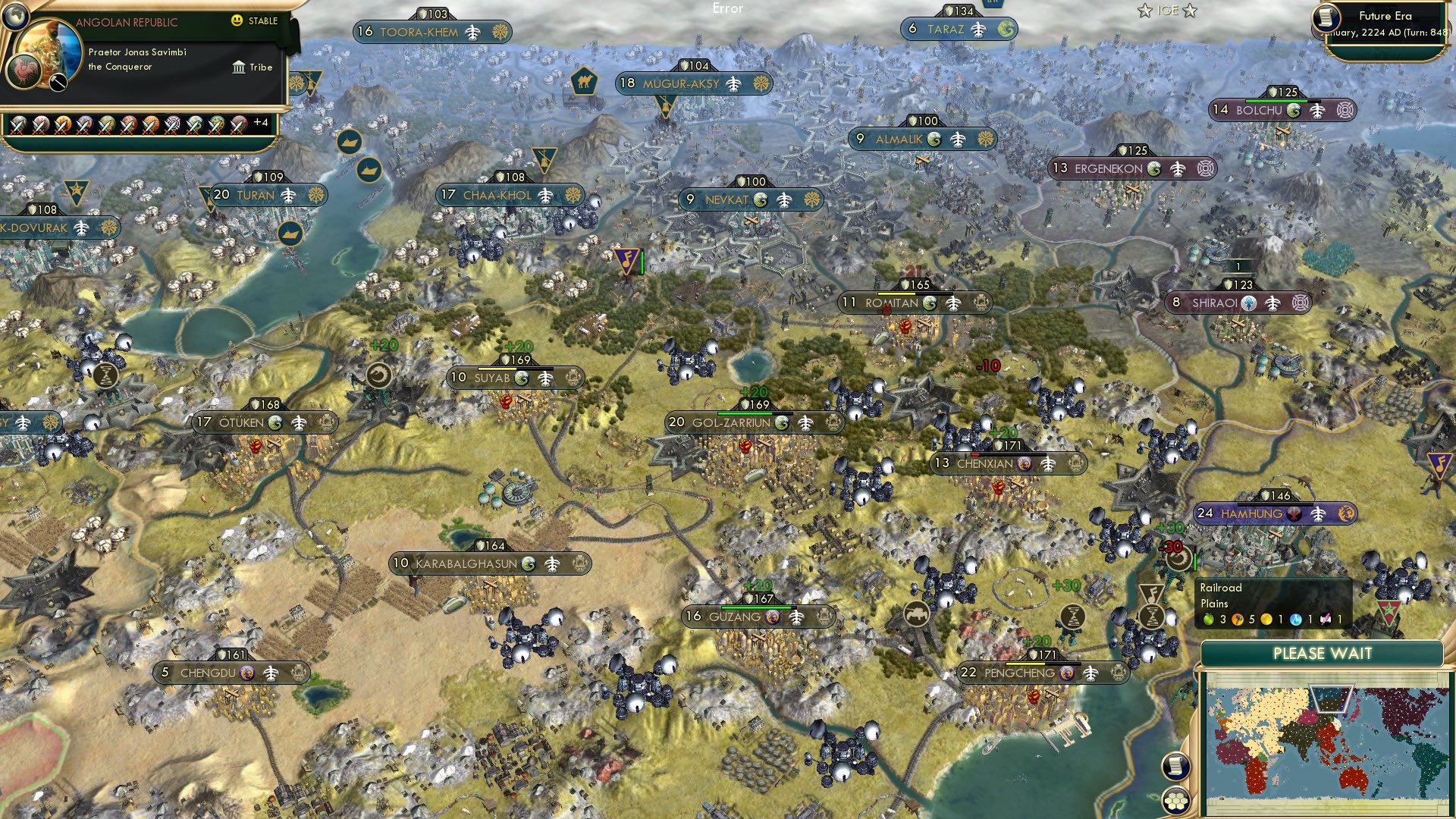Open the Civilopedia globe icon at top-left
The width and height of the screenshot is (1456, 819).
(15, 17)
